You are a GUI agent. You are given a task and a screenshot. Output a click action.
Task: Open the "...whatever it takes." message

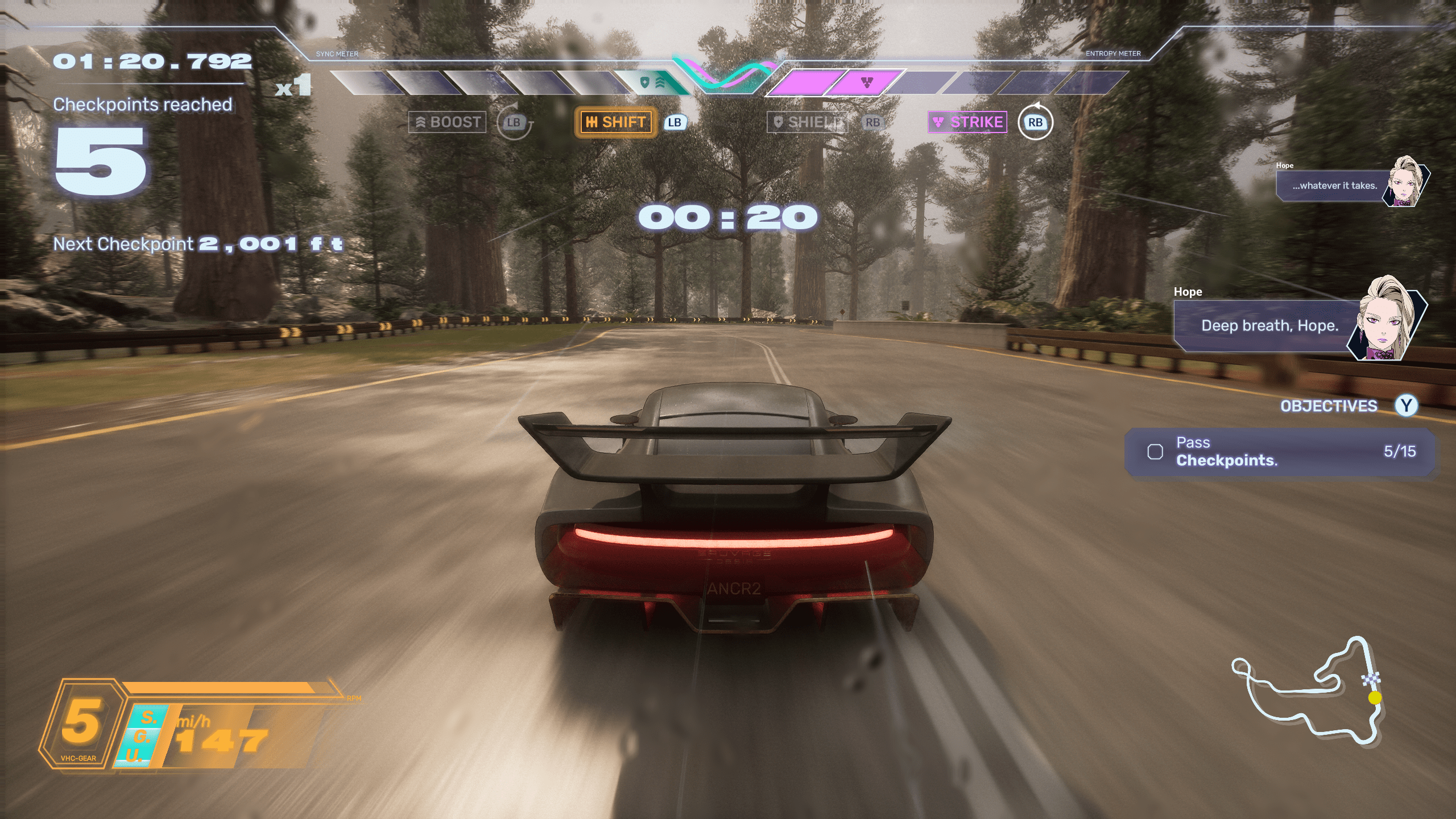tap(1334, 186)
